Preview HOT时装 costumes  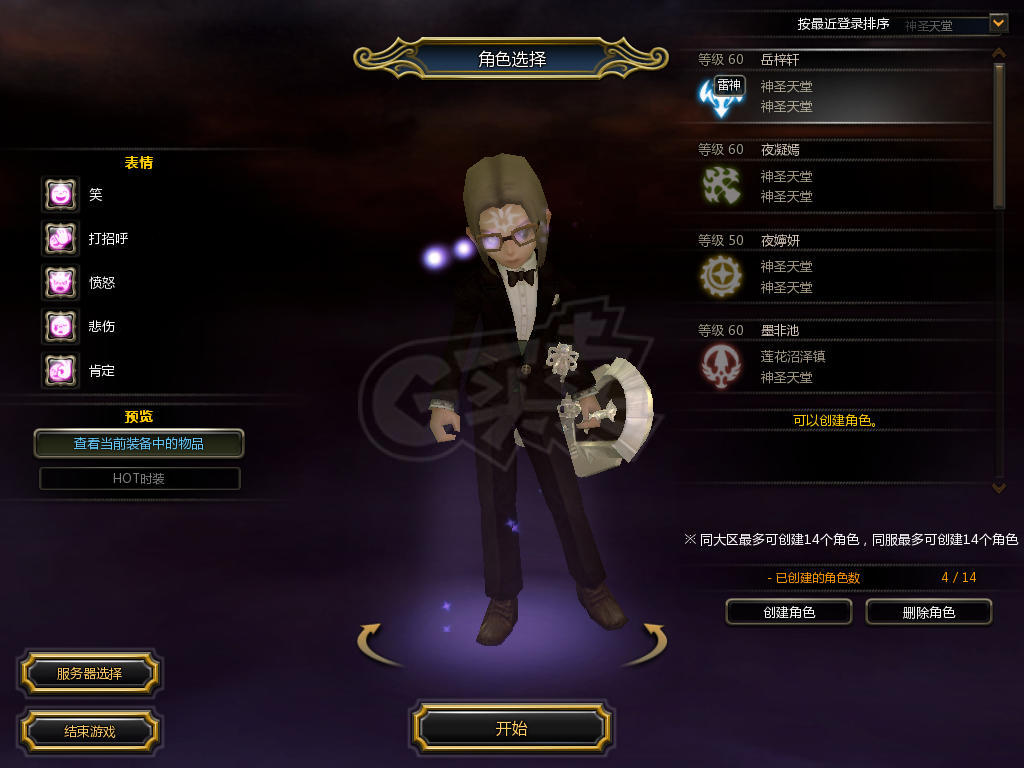(x=139, y=478)
